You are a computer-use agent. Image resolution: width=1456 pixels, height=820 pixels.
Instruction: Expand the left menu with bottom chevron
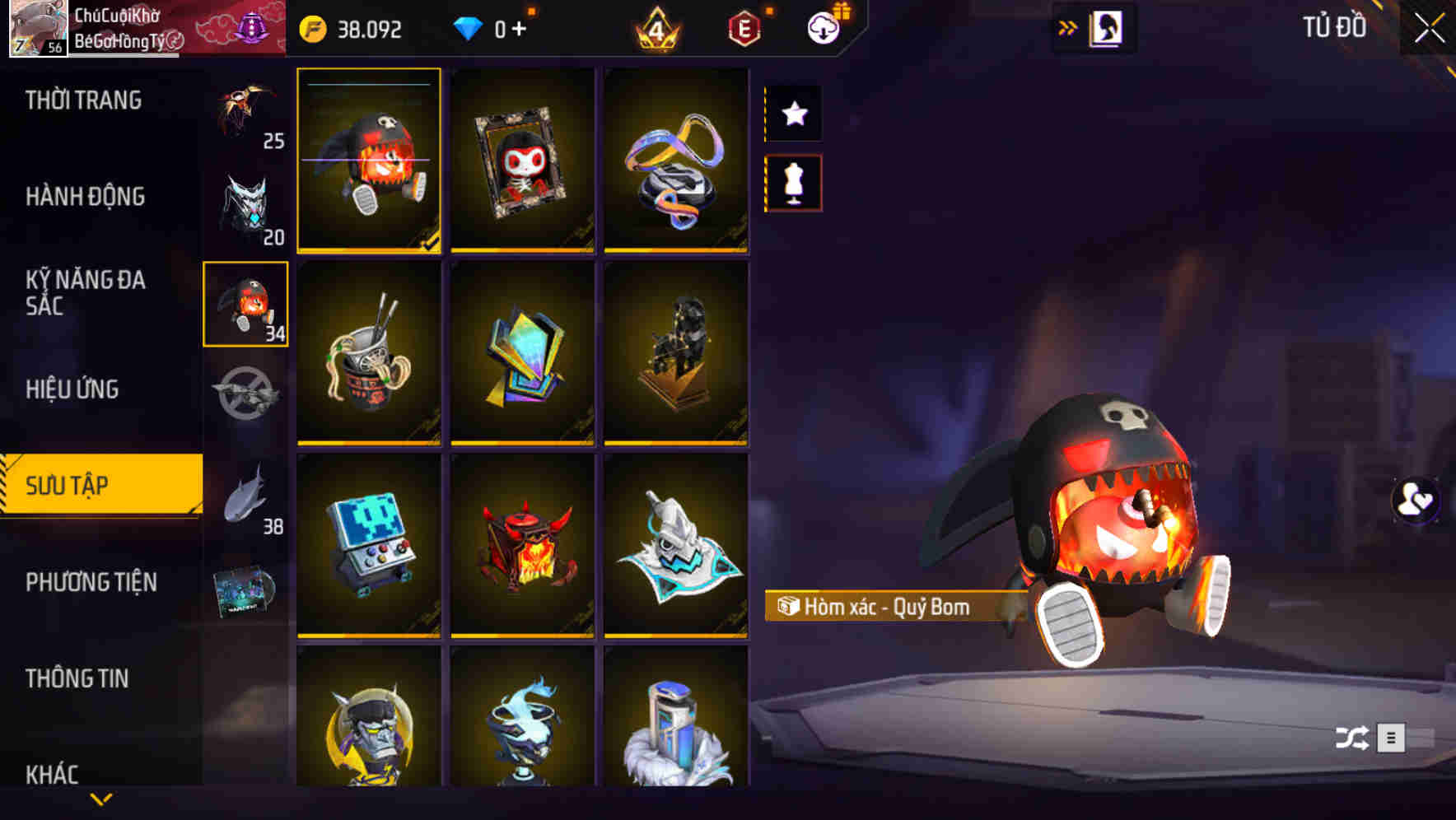coord(100,800)
